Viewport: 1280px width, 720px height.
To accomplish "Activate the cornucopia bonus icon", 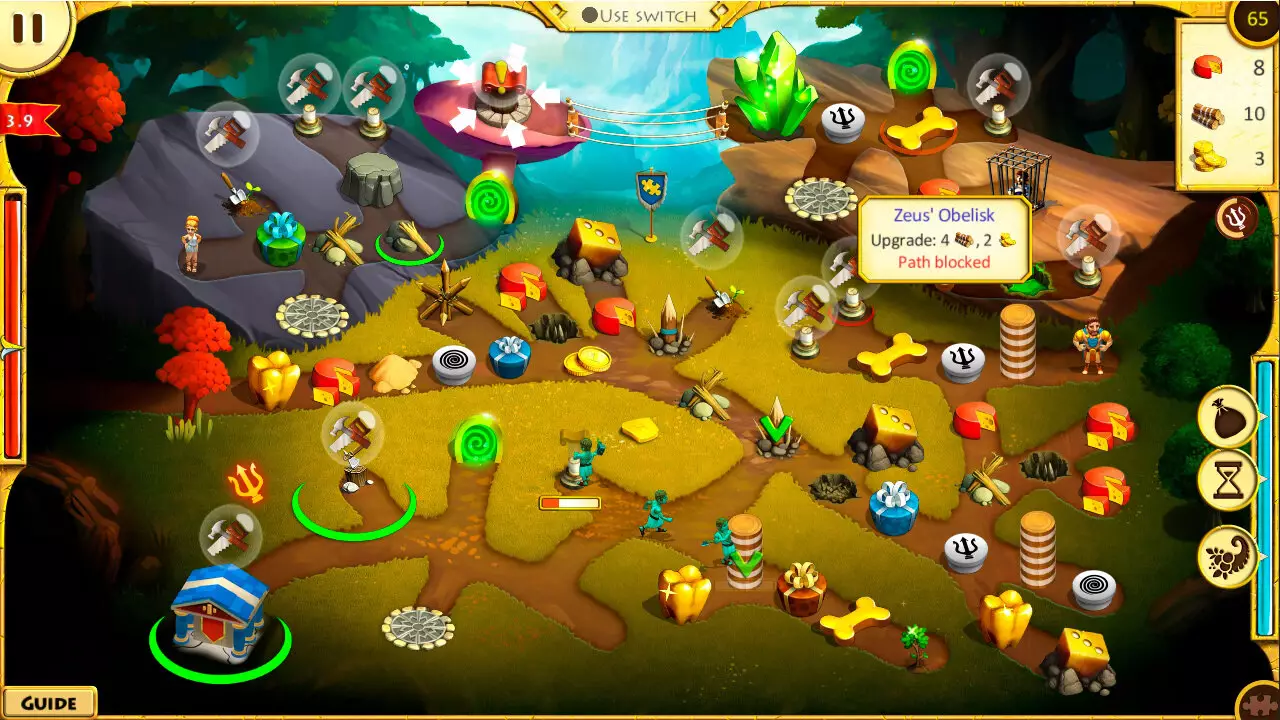I will tap(1227, 556).
